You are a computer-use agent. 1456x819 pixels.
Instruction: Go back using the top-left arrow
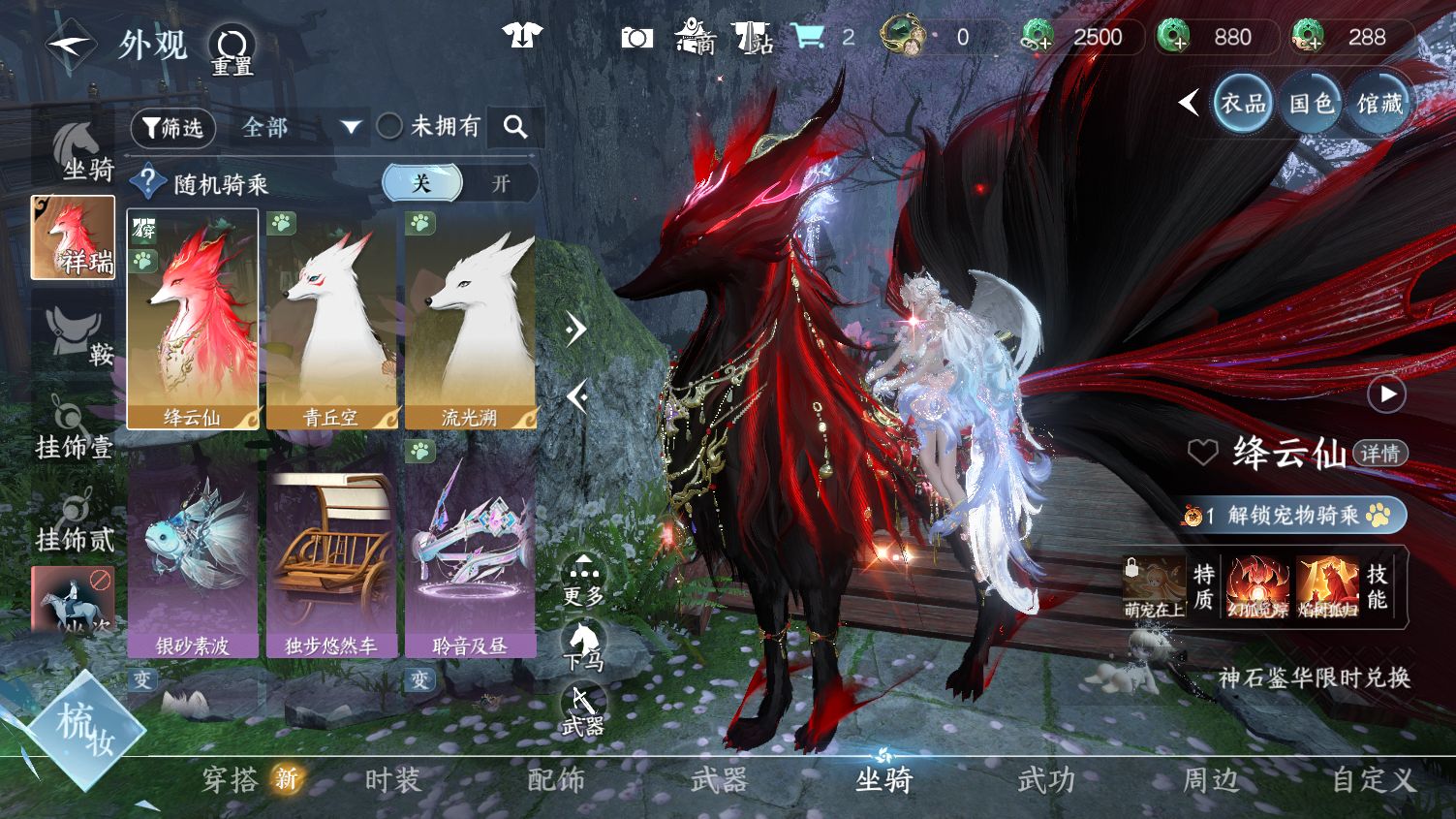pos(70,45)
